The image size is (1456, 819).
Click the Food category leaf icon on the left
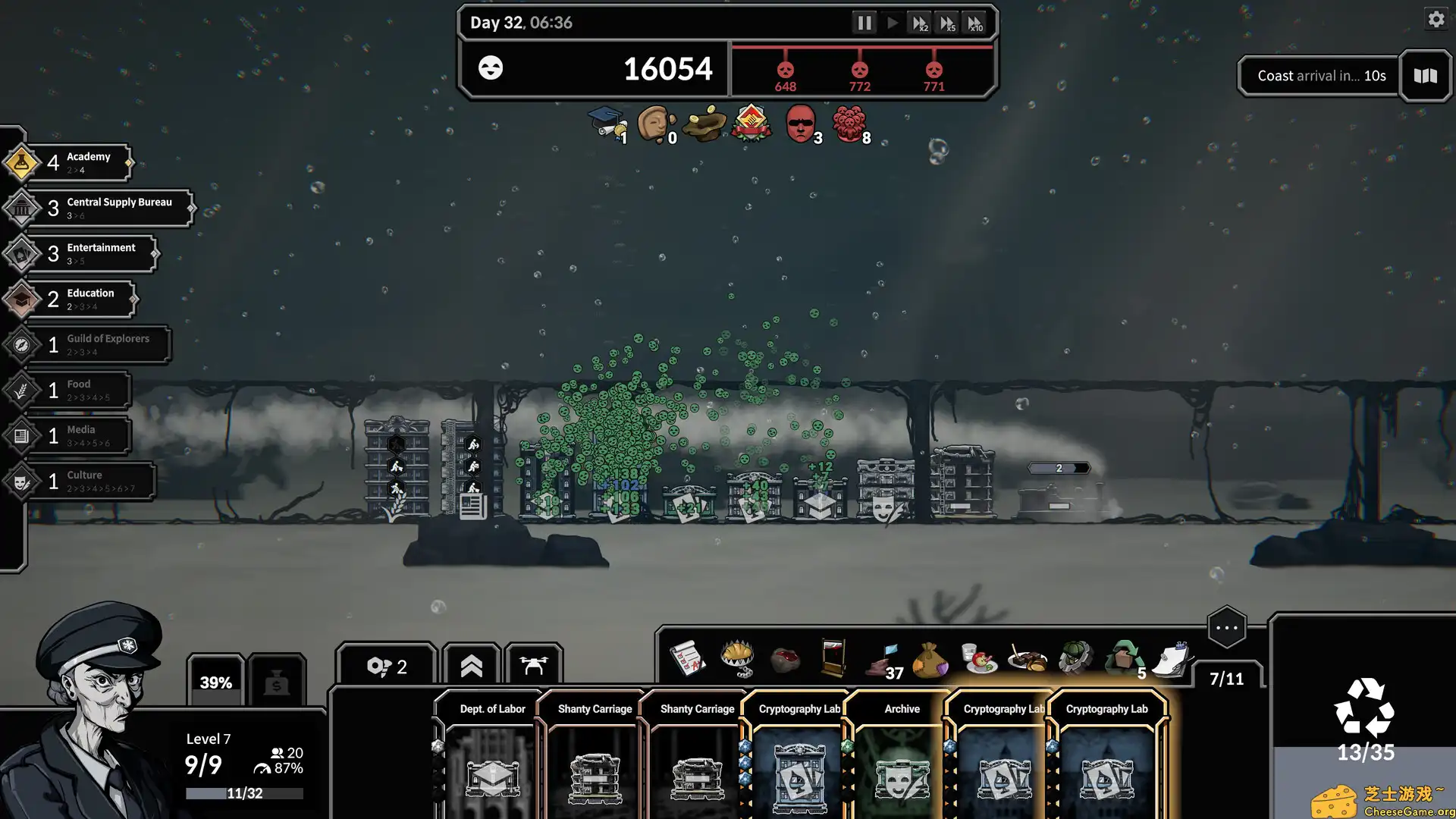point(23,390)
